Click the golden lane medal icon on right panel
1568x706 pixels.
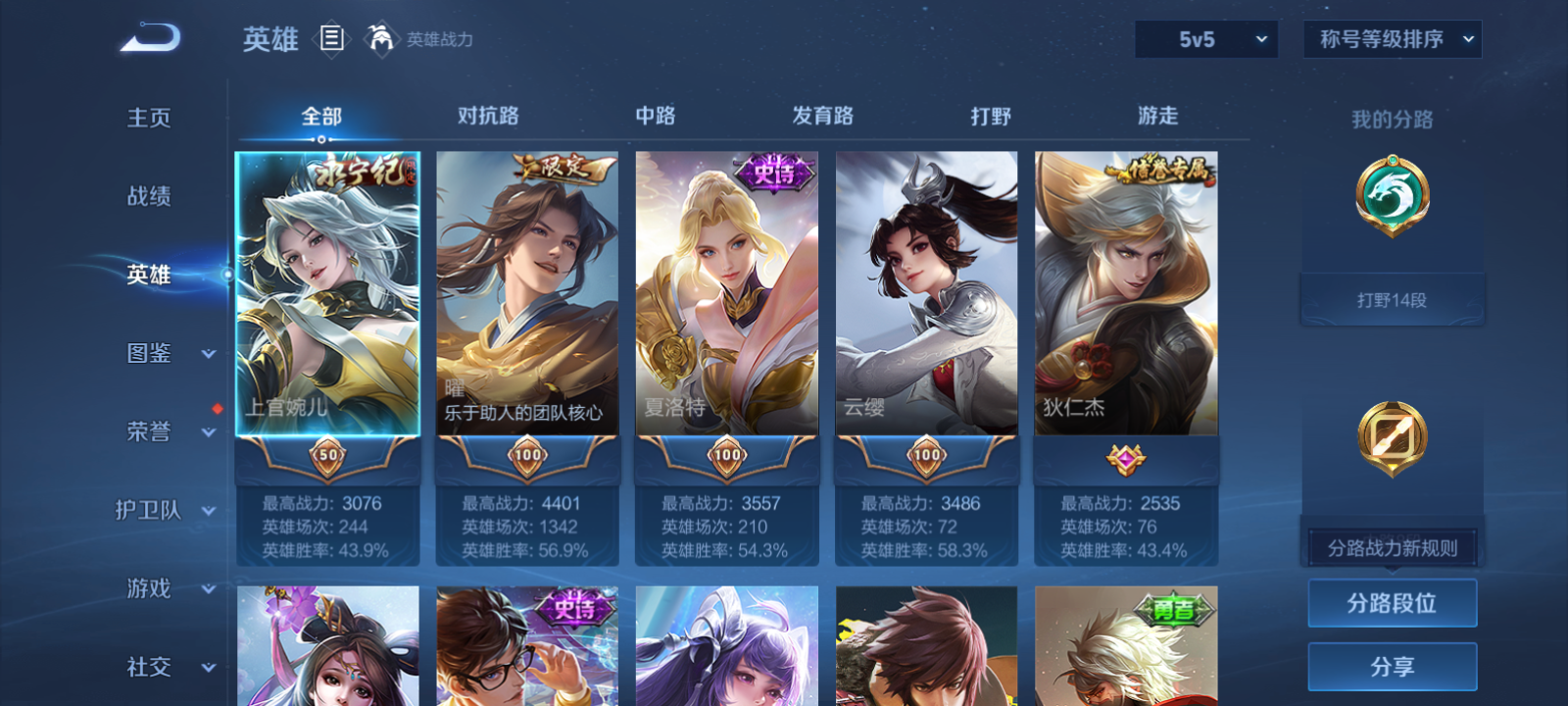click(x=1392, y=438)
